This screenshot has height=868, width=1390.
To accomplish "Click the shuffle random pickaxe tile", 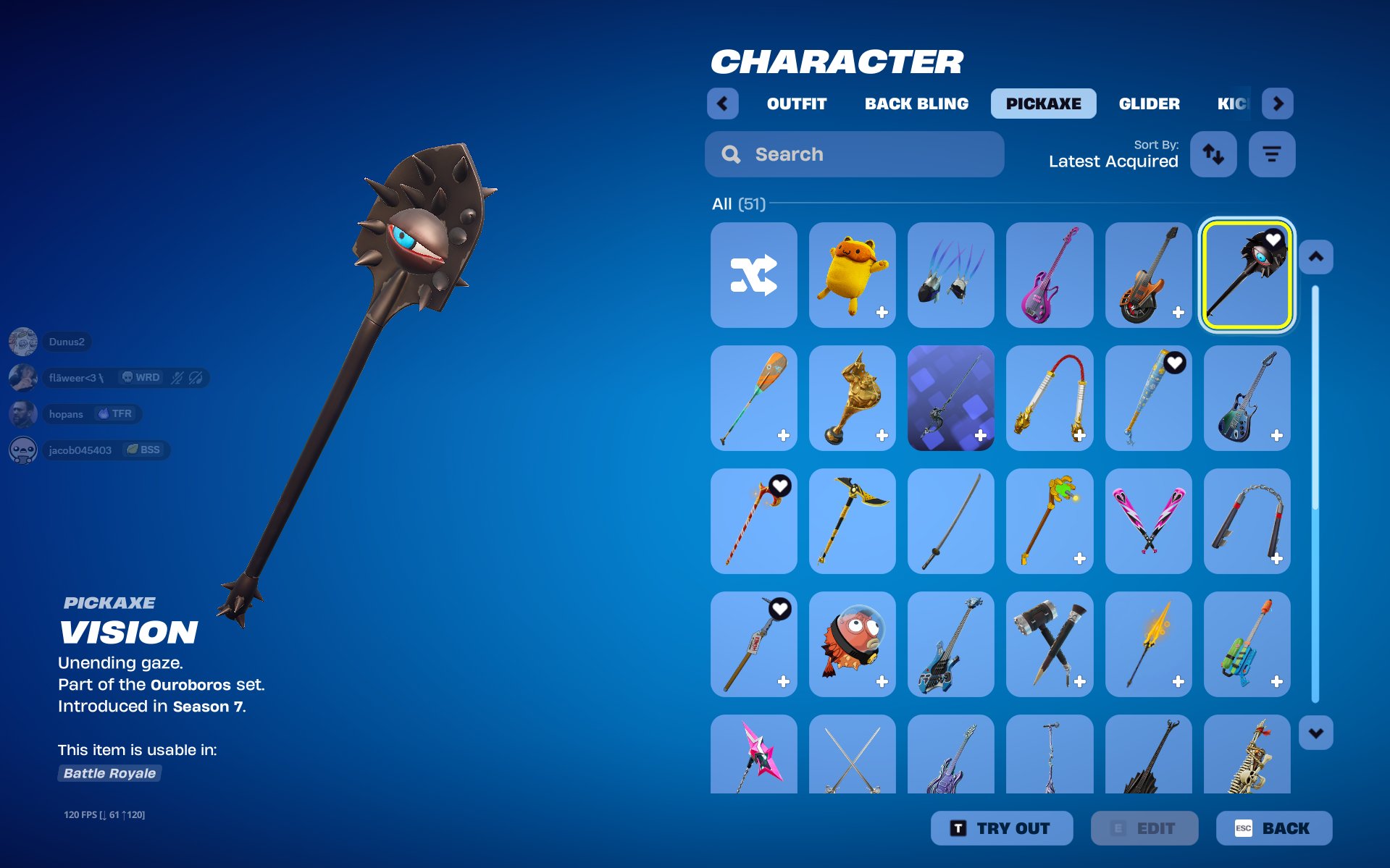I will 753,275.
